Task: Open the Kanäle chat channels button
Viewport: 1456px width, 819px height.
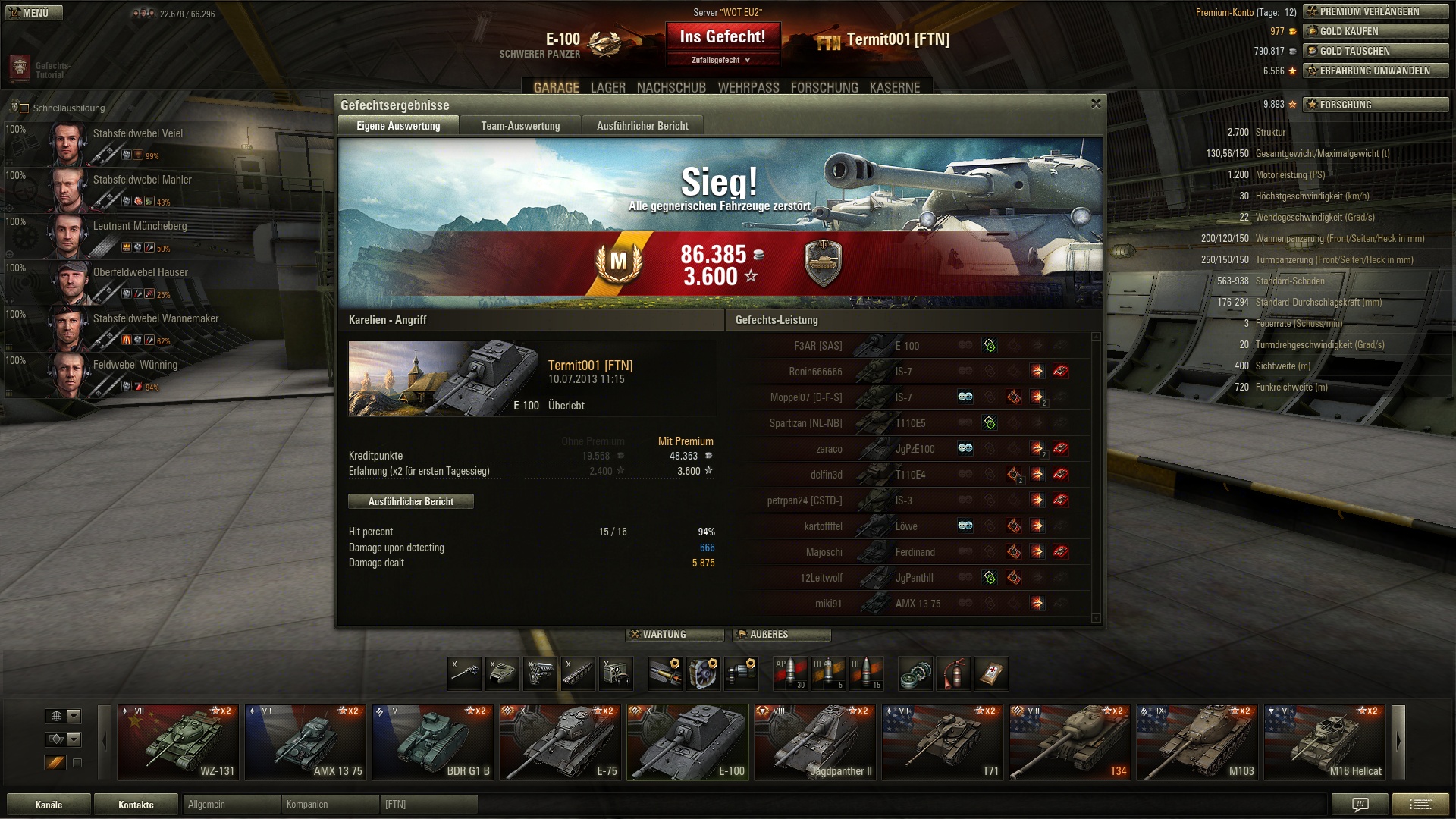Action: pyautogui.click(x=49, y=805)
